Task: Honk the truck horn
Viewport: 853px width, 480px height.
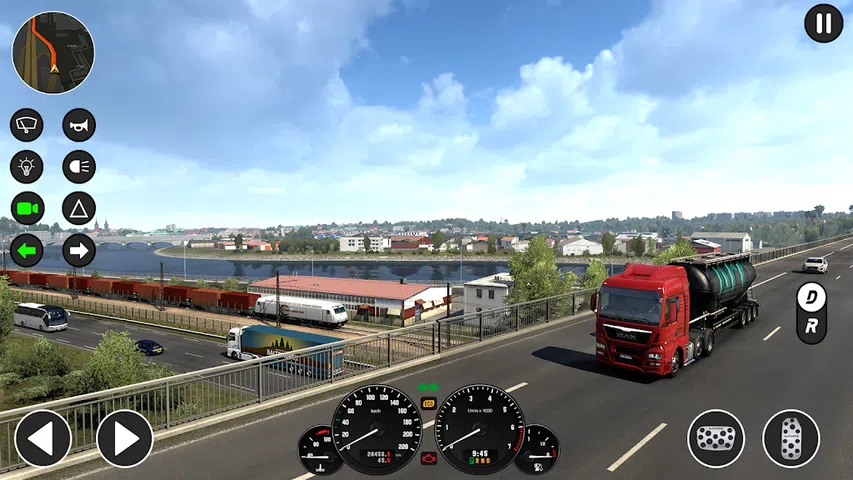Action: 79,125
